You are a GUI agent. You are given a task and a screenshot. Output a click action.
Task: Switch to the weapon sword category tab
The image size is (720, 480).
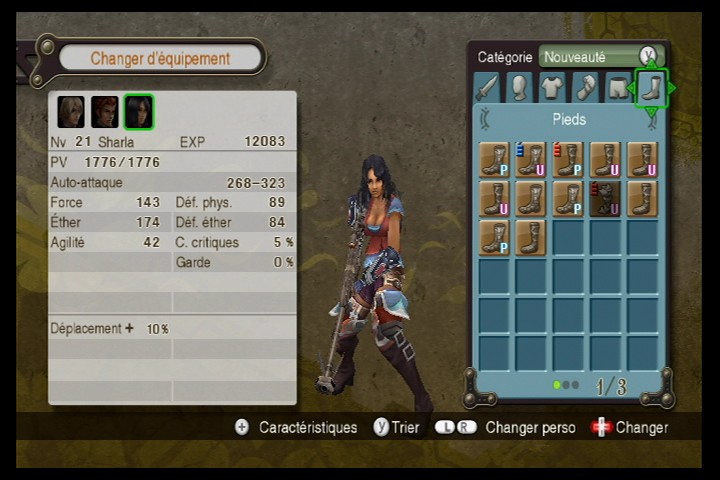point(487,88)
